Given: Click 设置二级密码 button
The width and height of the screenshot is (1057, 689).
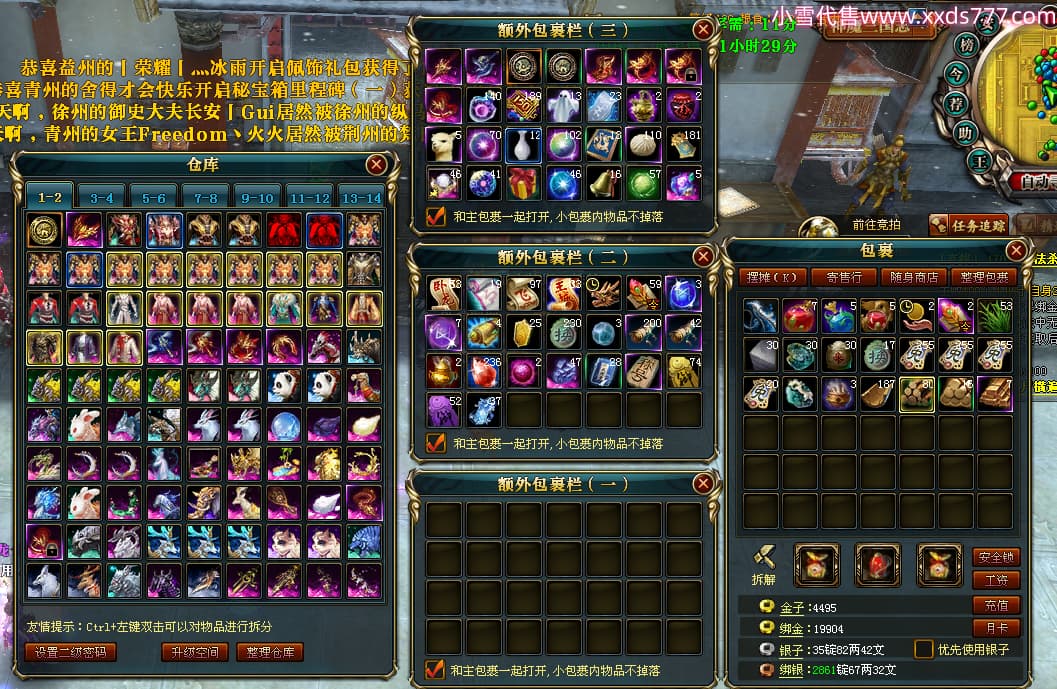Looking at the screenshot, I should click(x=69, y=652).
